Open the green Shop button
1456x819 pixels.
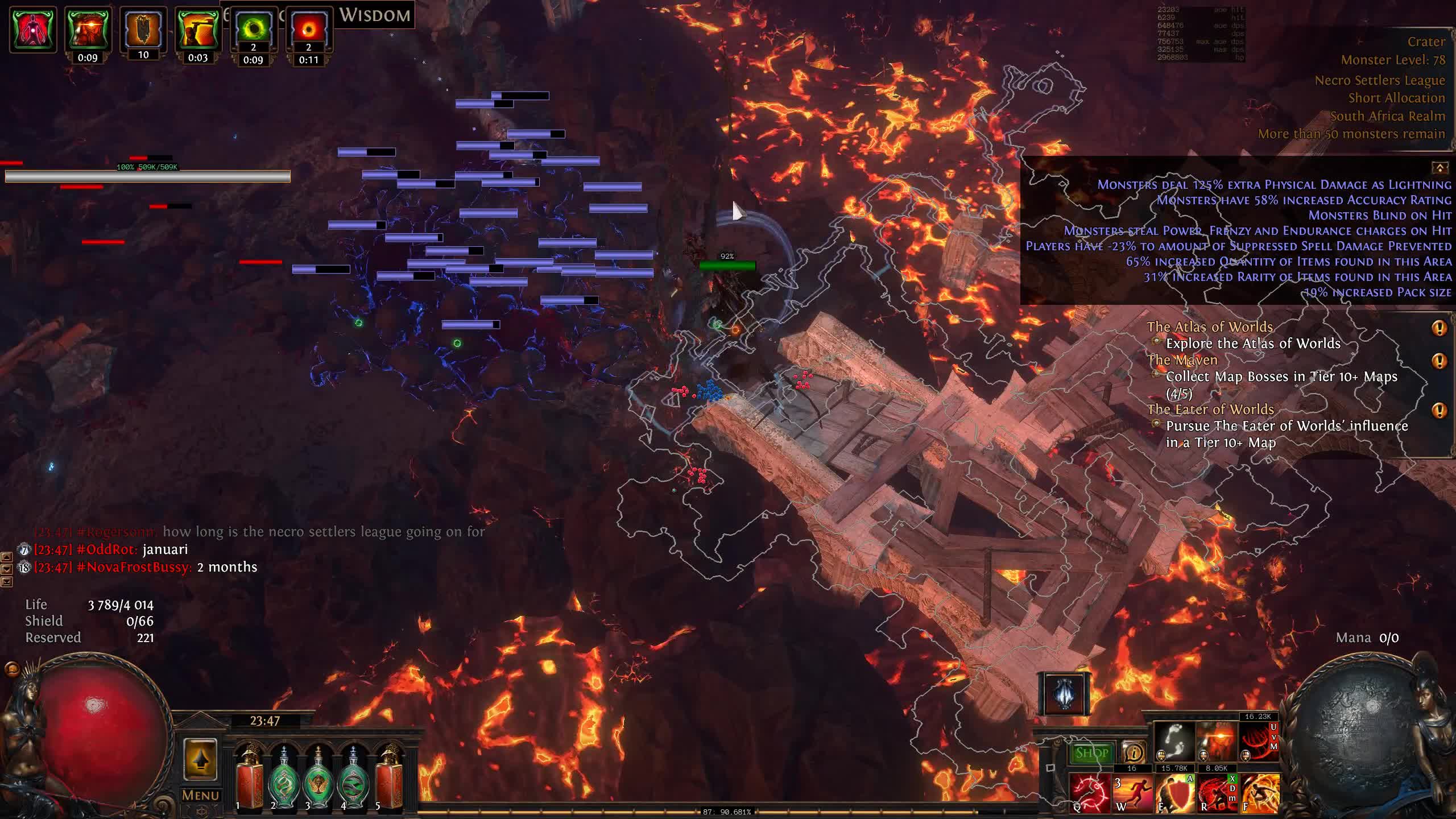1091,753
